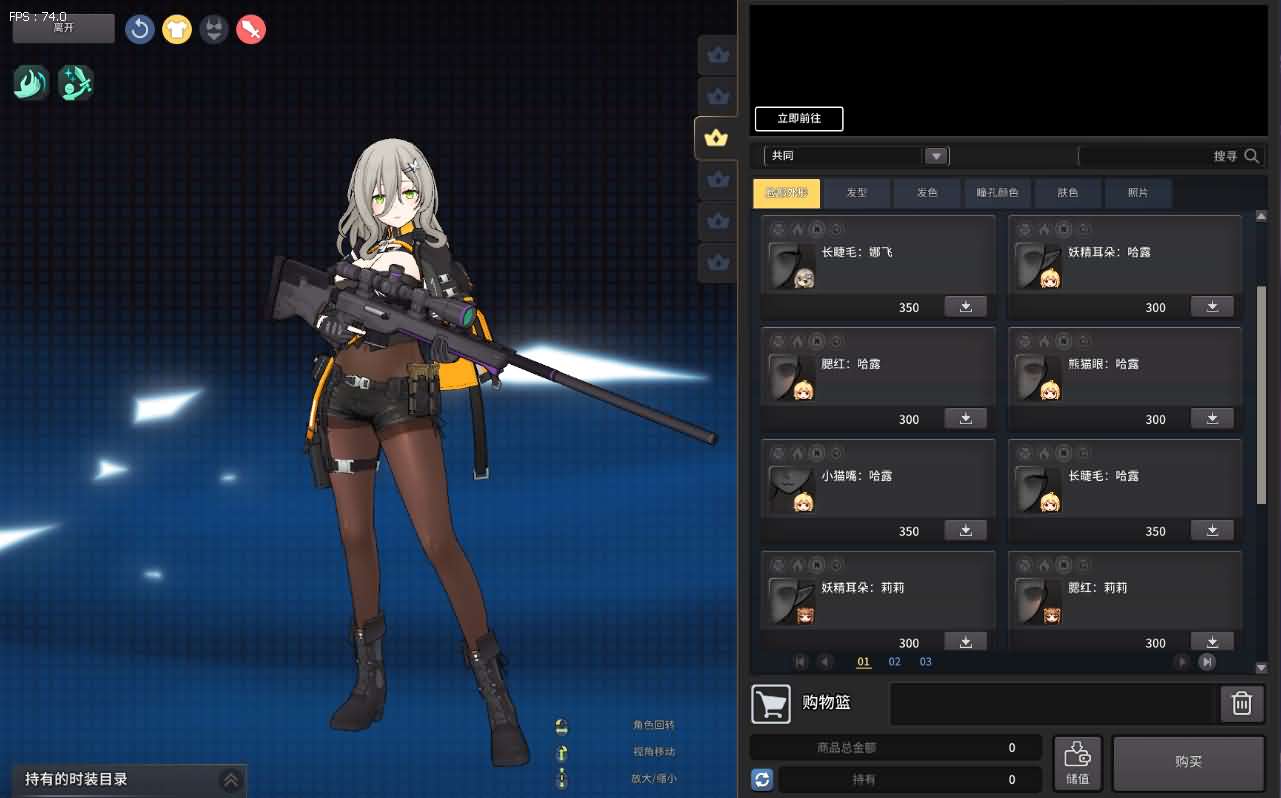
Task: Click the trash icon to empty the shopping basket
Action: (1240, 703)
